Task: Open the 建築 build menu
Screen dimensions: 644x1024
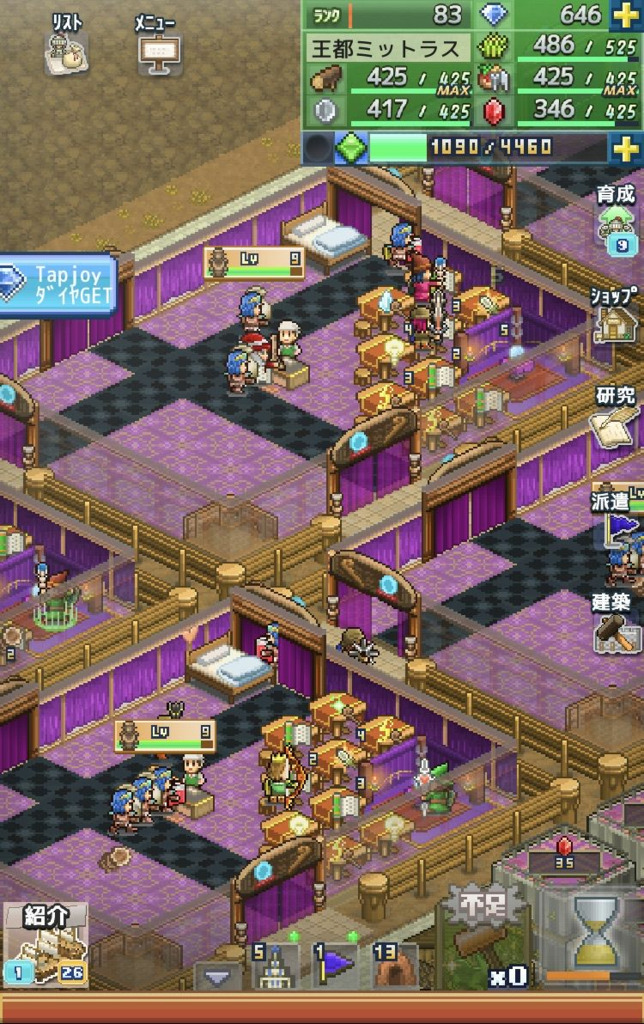Action: tap(616, 622)
